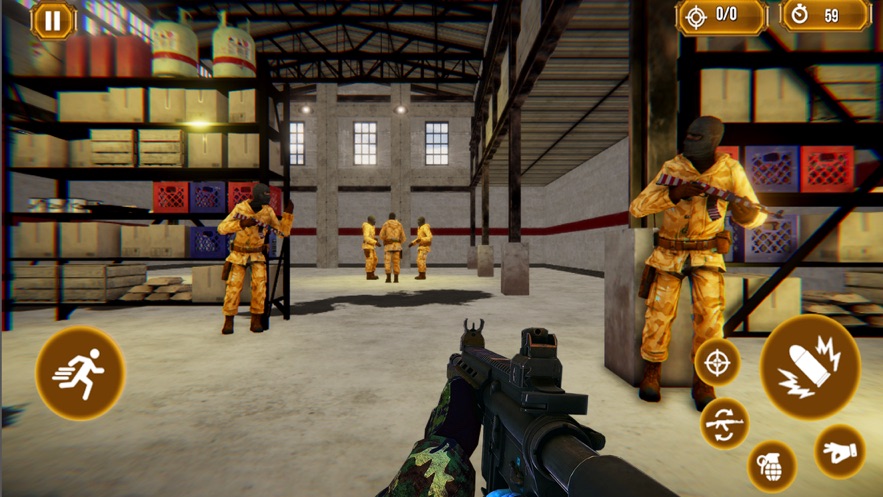Fire the weapon using the bullet button
The height and width of the screenshot is (497, 883).
[810, 366]
